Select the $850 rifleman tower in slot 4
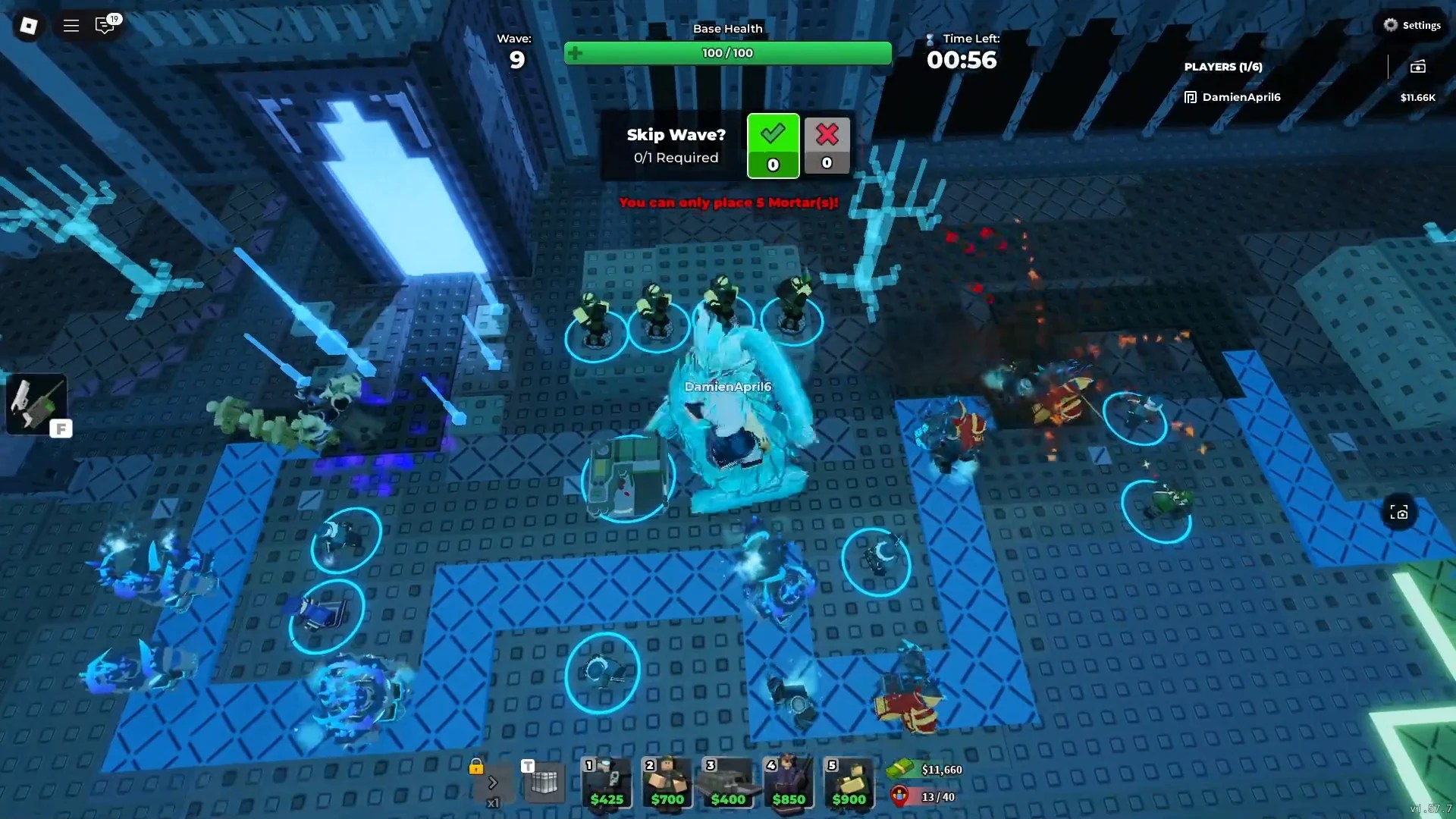1456x819 pixels. click(788, 783)
